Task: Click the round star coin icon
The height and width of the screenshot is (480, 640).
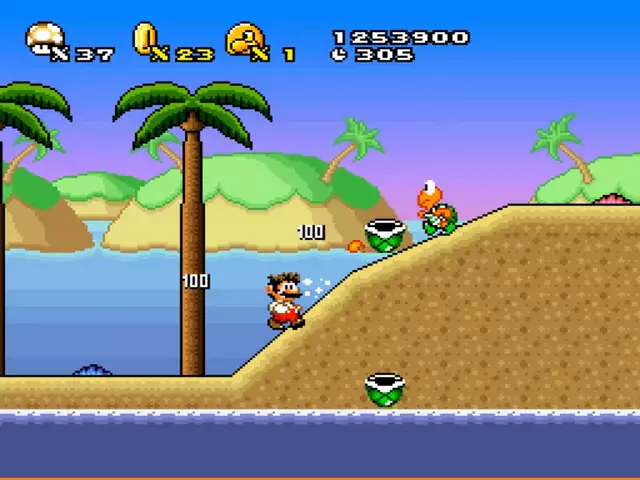Action: [243, 39]
